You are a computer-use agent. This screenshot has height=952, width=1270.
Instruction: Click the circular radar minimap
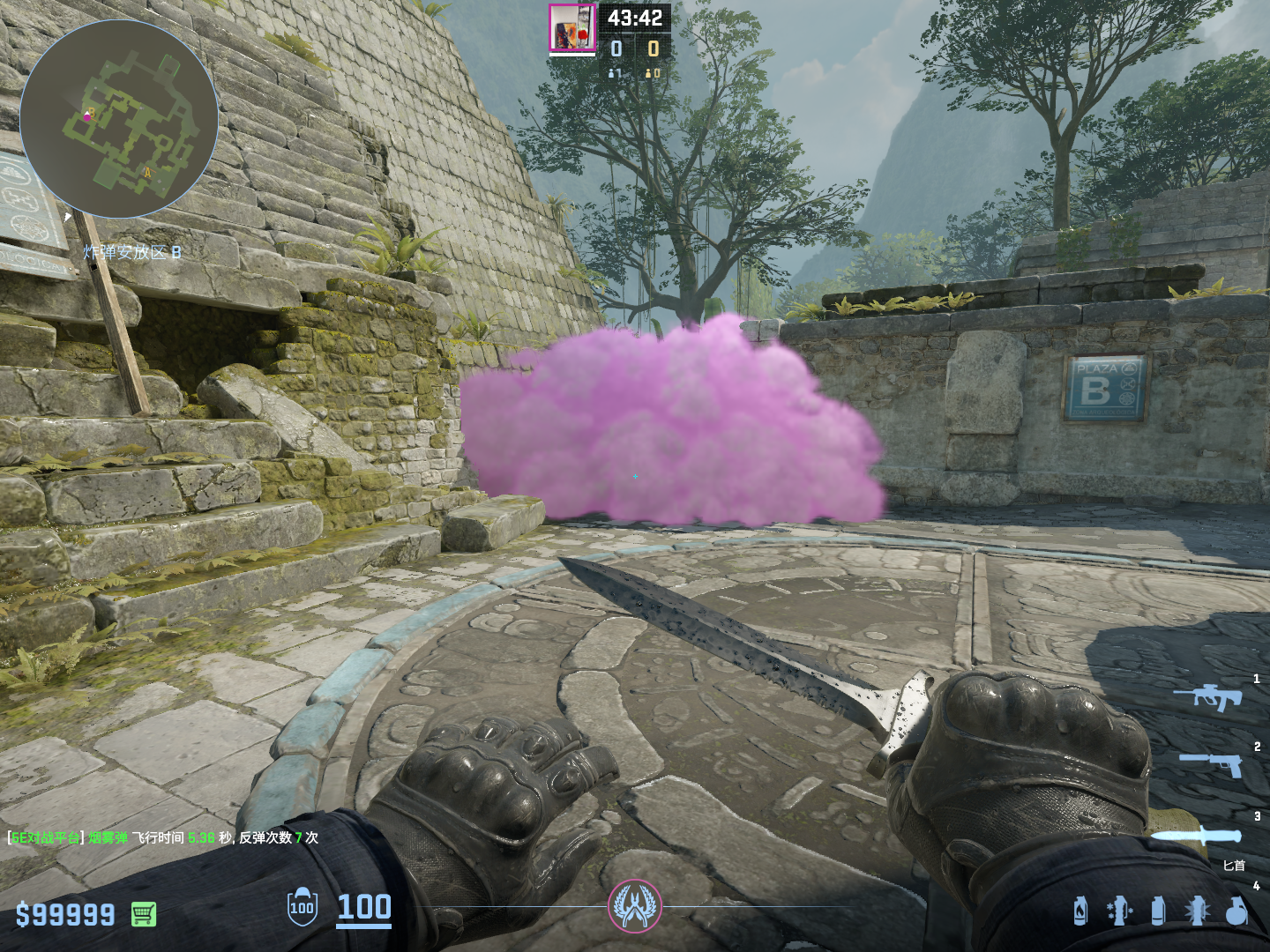(x=119, y=119)
